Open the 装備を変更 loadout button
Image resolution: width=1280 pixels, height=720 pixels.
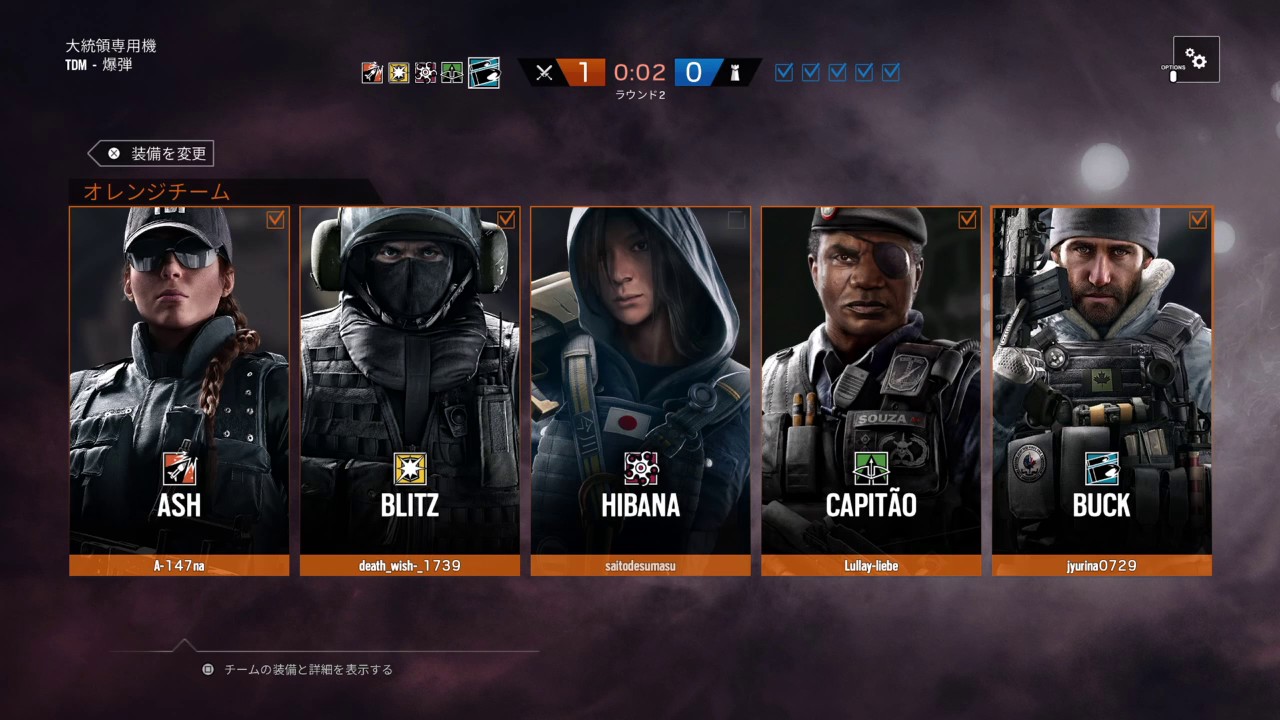(x=152, y=154)
